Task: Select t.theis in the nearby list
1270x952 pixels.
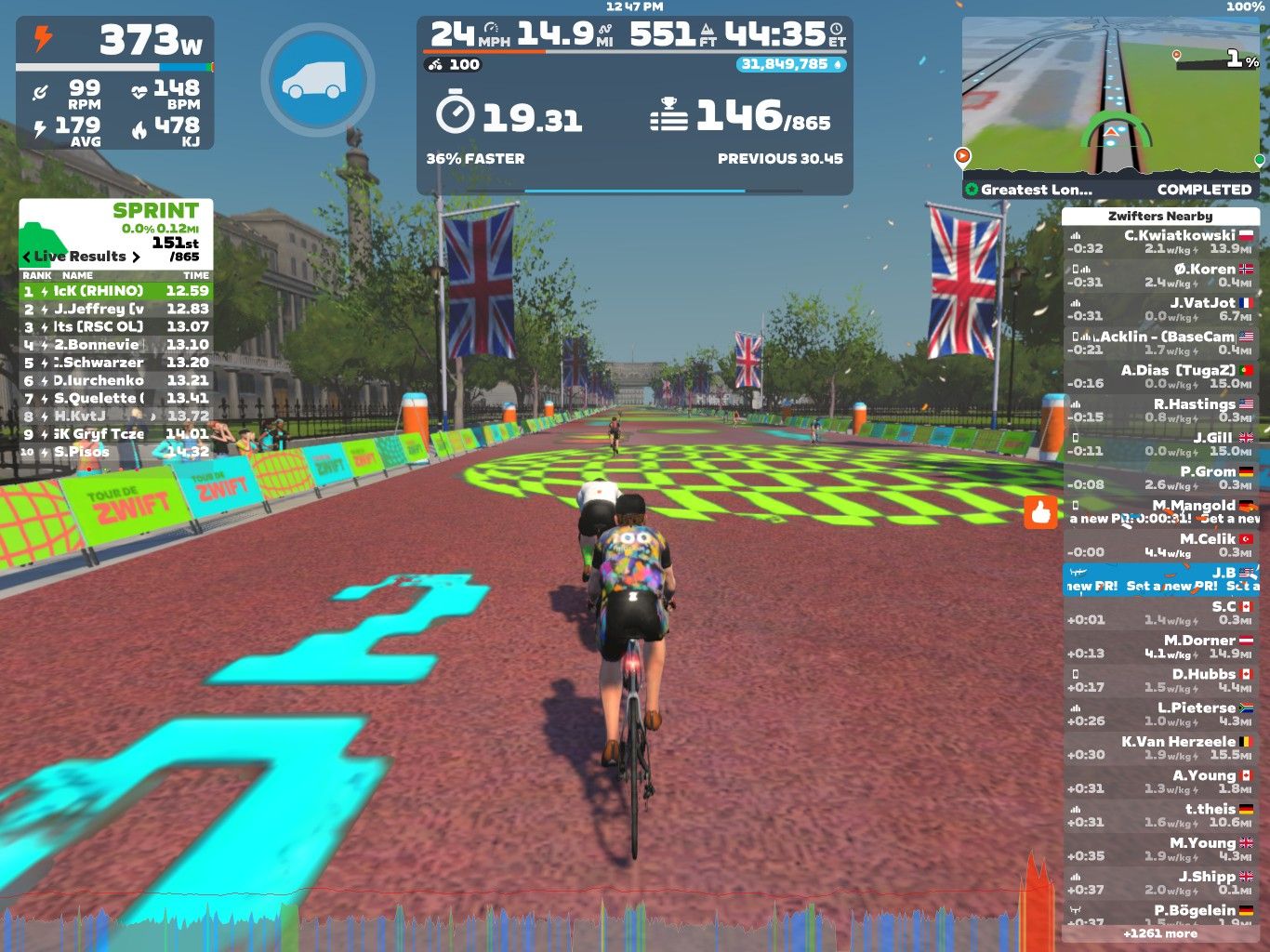Action: point(1159,815)
